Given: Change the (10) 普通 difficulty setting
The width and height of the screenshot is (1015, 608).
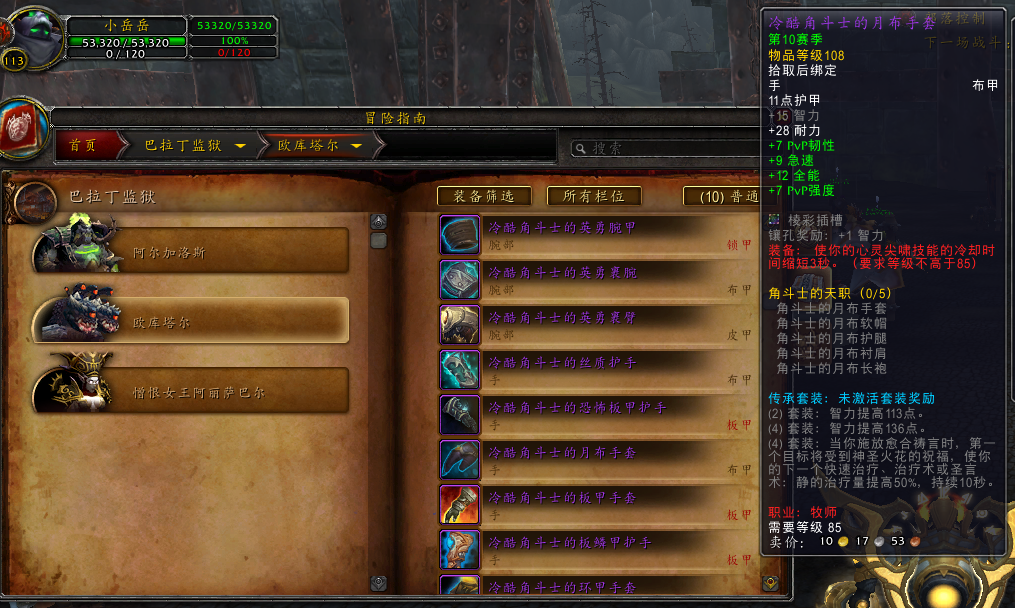Looking at the screenshot, I should point(722,197).
